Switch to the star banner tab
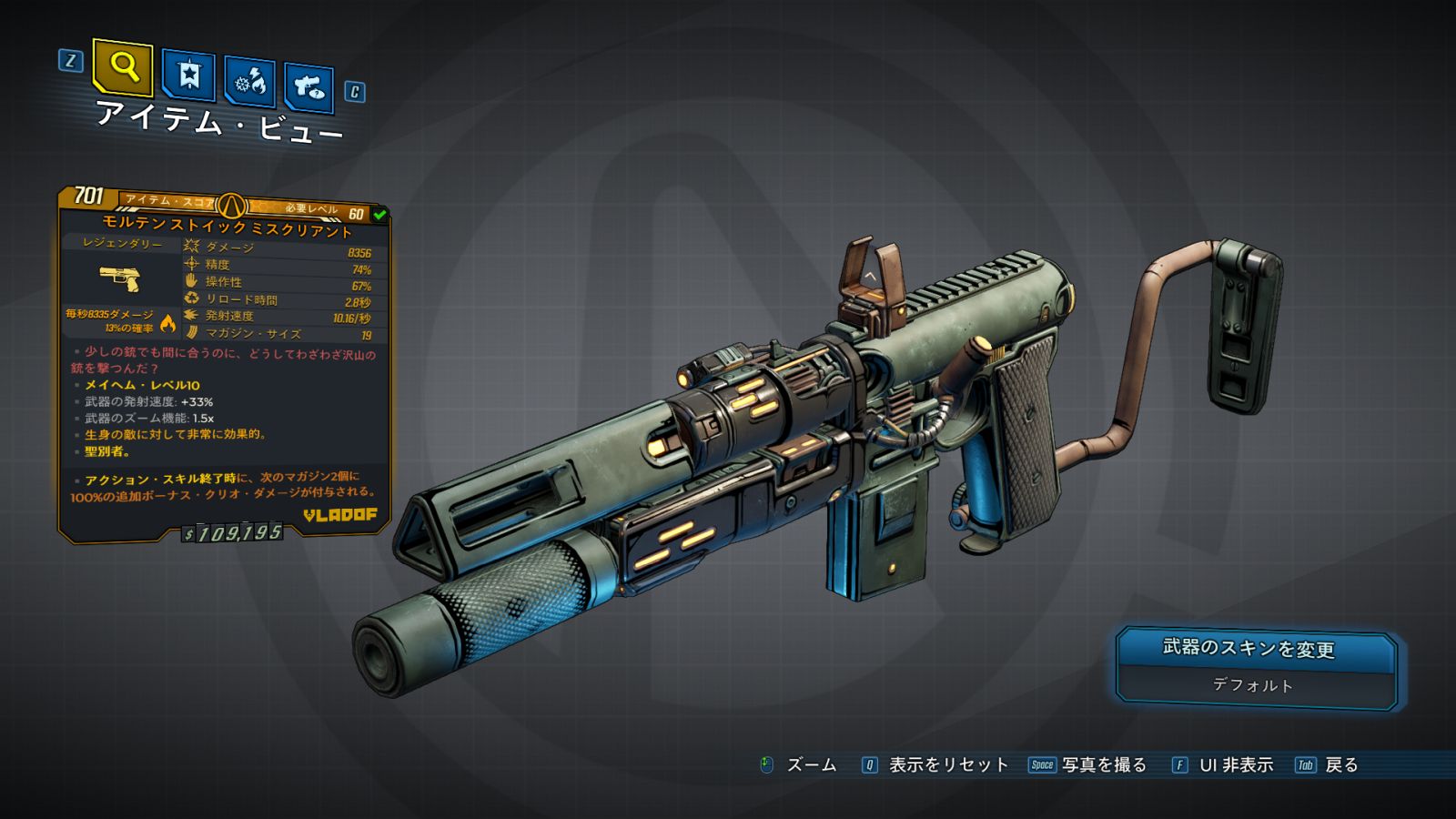This screenshot has width=1456, height=819. click(x=188, y=75)
